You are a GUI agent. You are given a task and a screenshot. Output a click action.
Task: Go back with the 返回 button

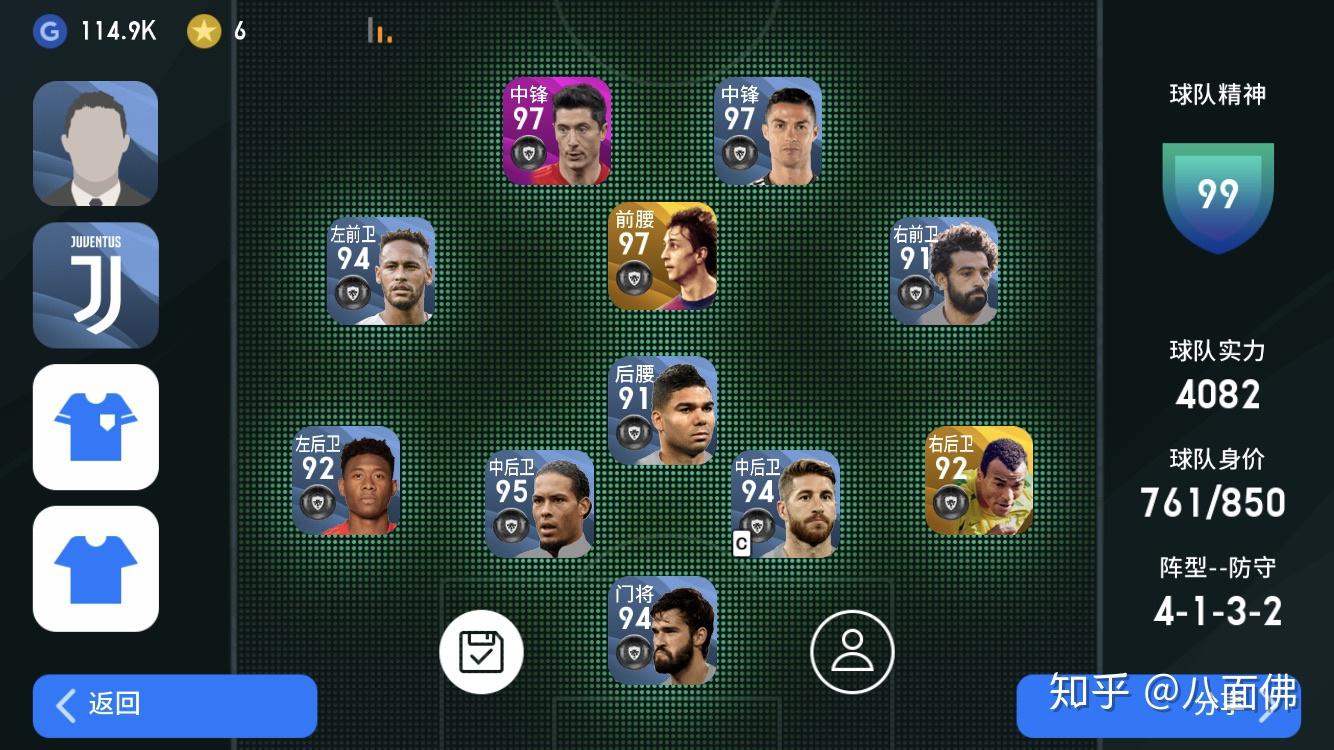click(x=175, y=705)
